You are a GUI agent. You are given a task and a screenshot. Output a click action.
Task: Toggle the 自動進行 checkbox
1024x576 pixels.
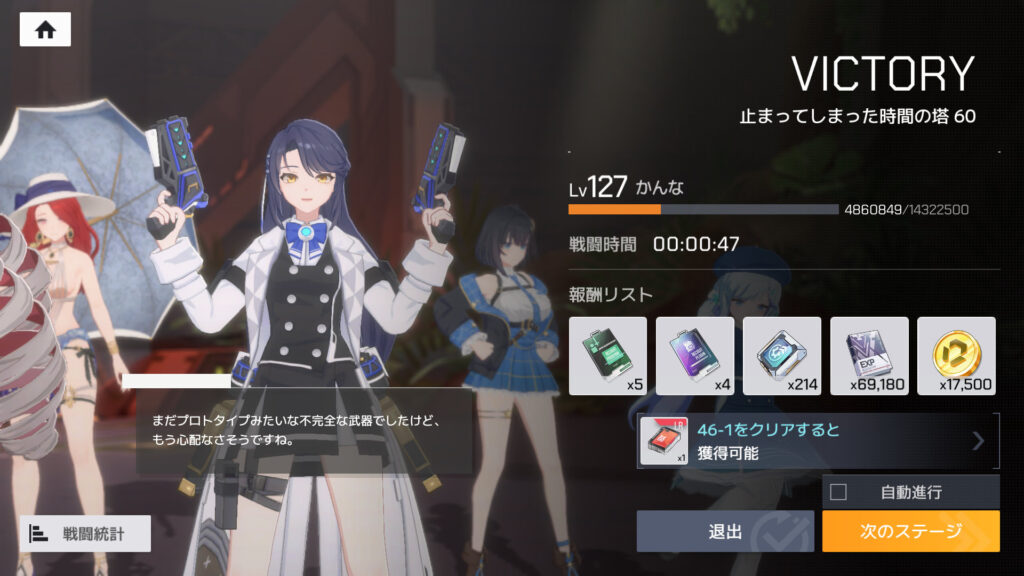click(x=839, y=492)
